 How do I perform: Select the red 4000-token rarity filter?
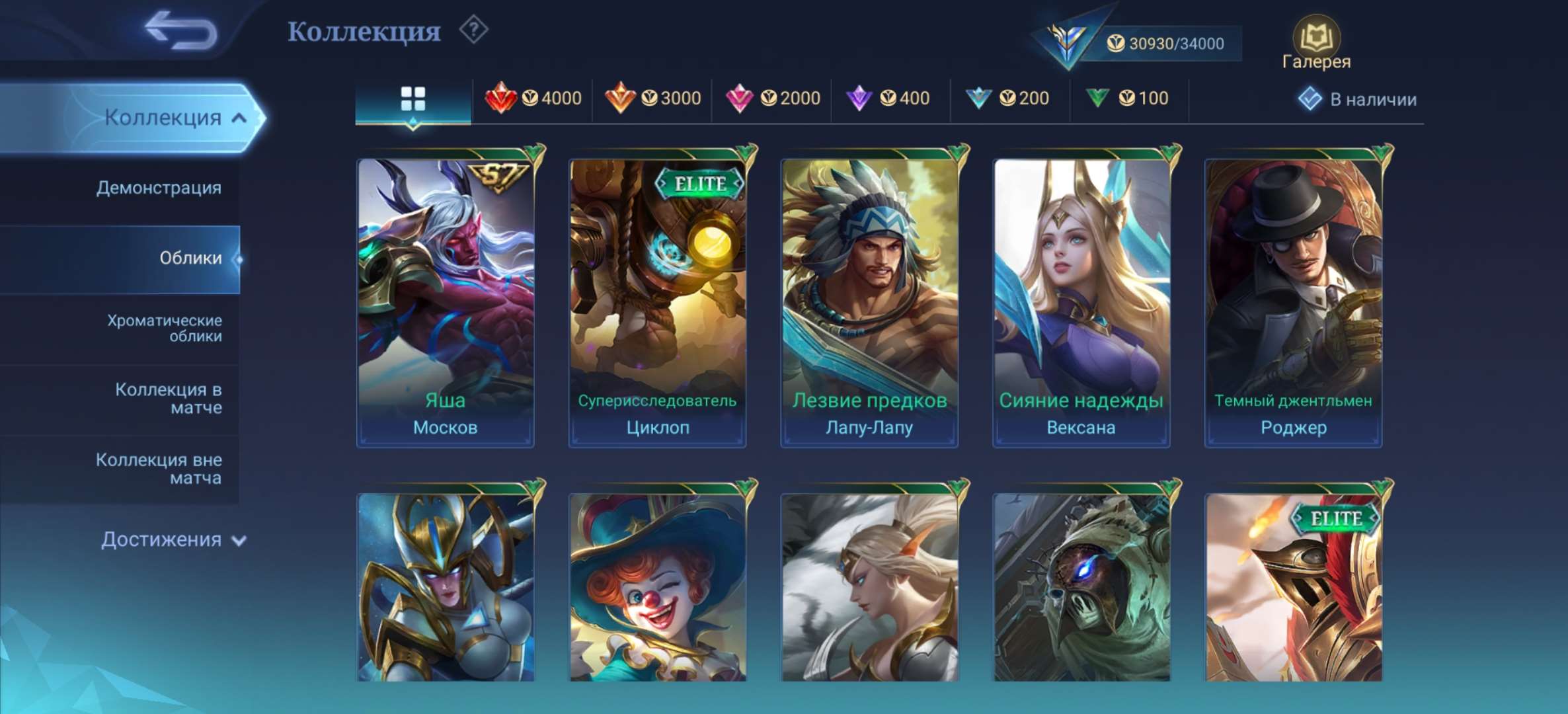click(x=533, y=98)
